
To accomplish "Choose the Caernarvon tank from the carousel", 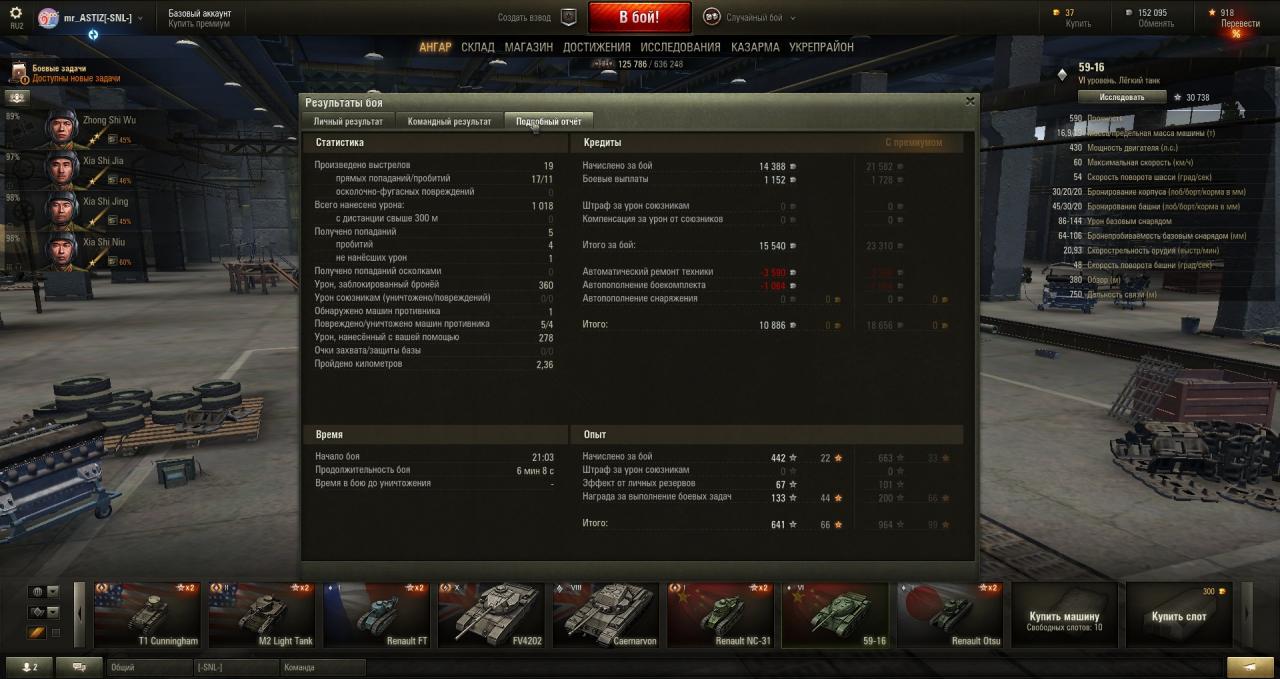I will [x=610, y=615].
